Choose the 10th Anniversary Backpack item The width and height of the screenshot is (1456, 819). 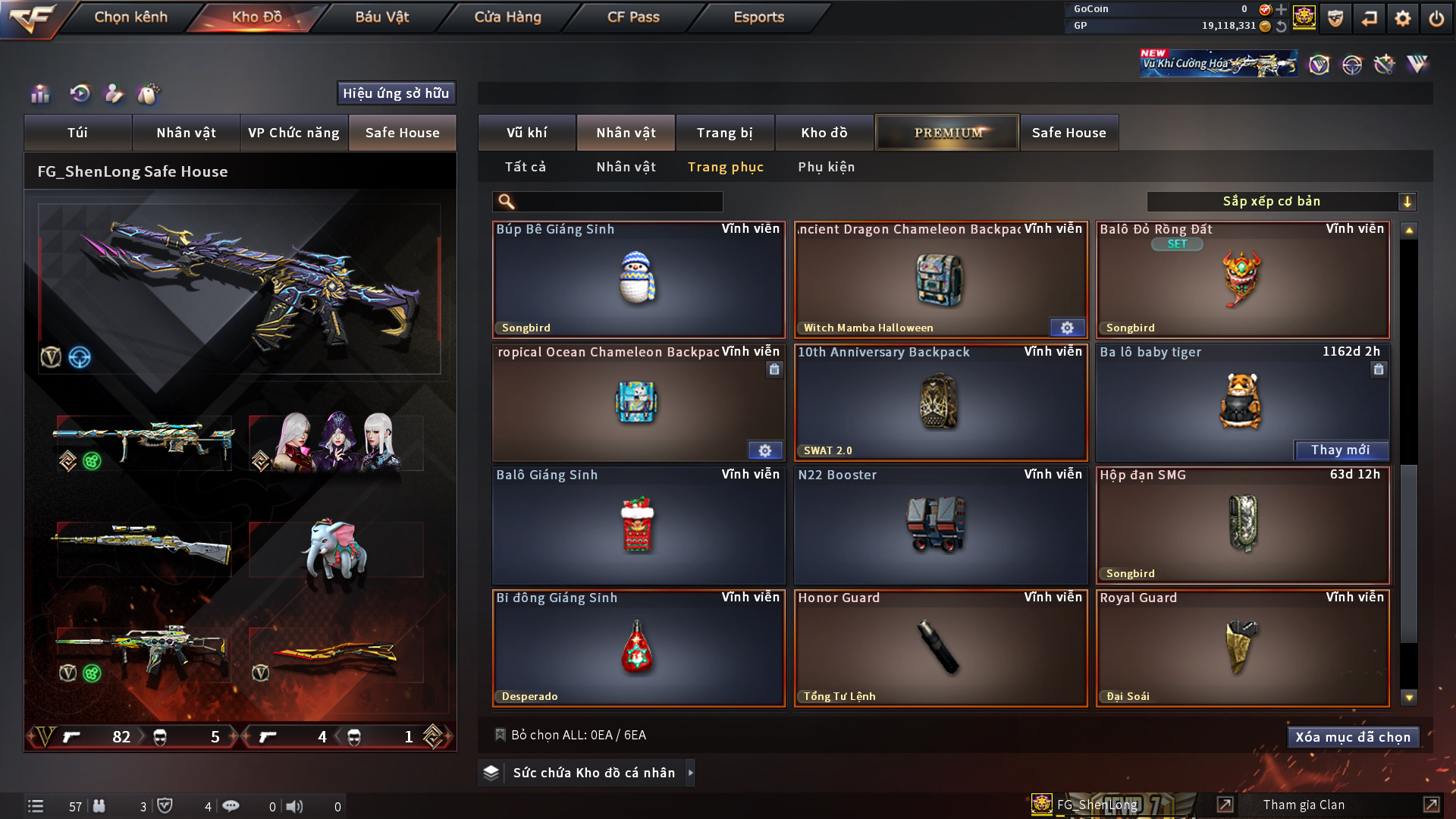click(x=940, y=403)
